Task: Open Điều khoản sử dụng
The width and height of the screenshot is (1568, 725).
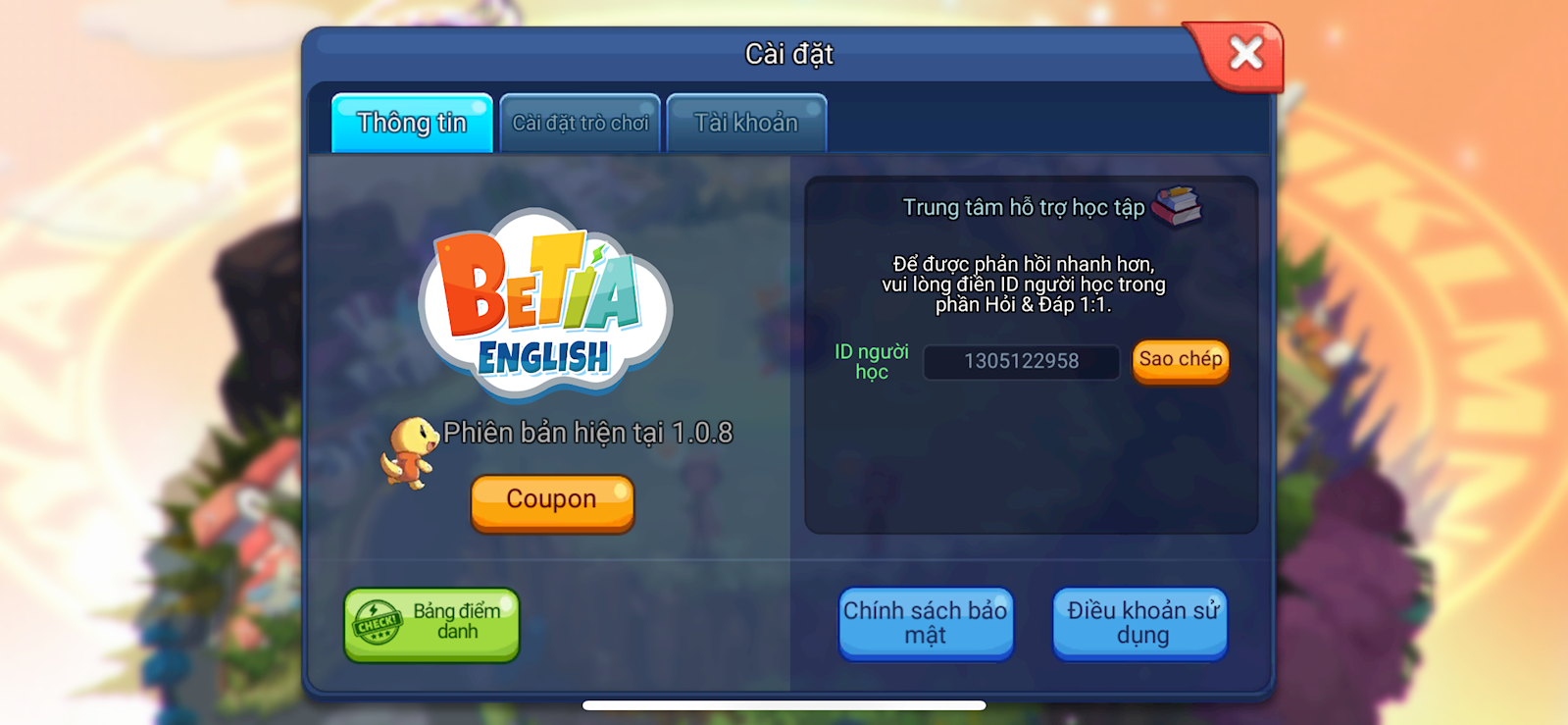Action: point(1138,623)
